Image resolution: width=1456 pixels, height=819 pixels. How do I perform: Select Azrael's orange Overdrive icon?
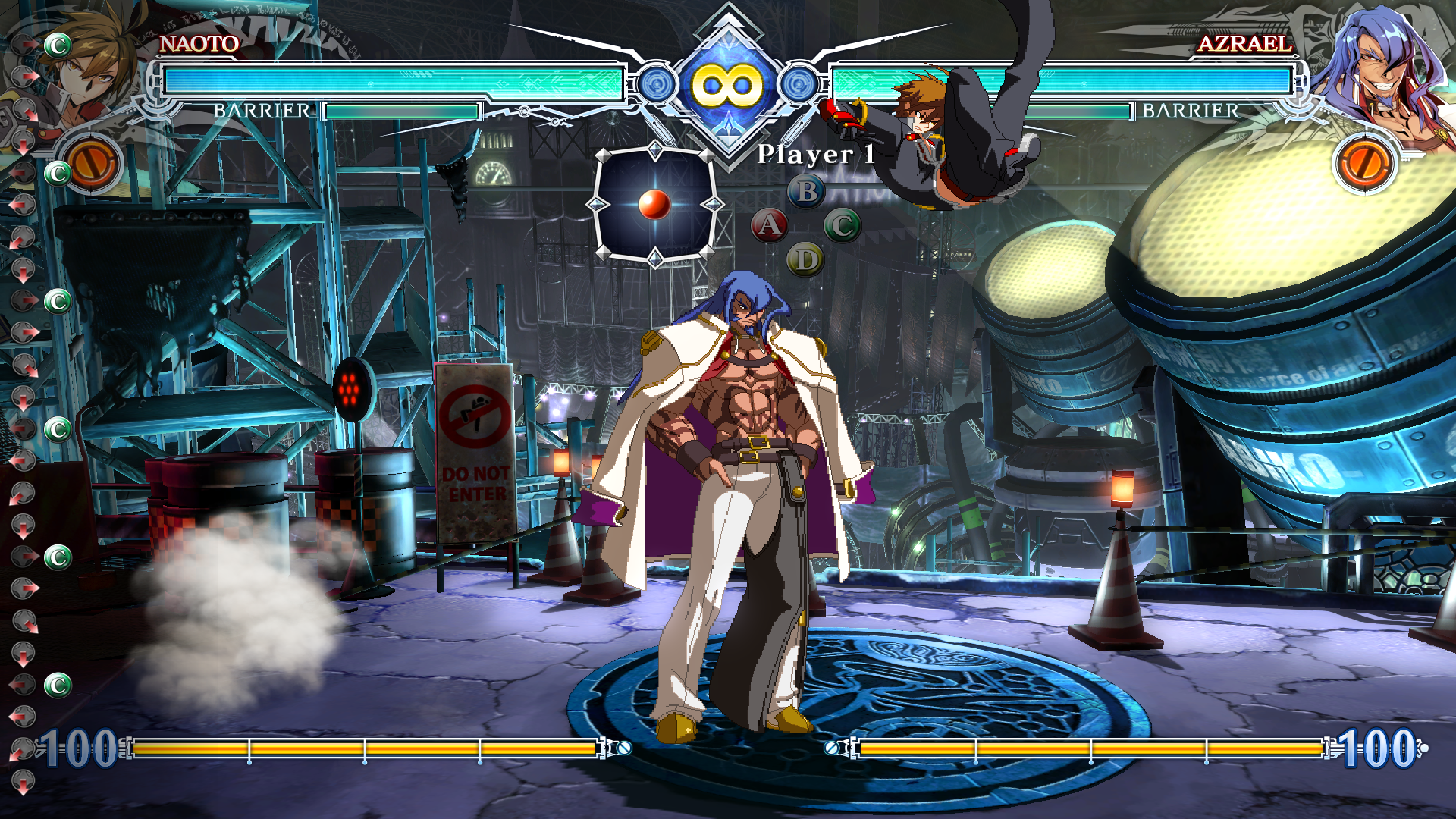click(x=1364, y=163)
